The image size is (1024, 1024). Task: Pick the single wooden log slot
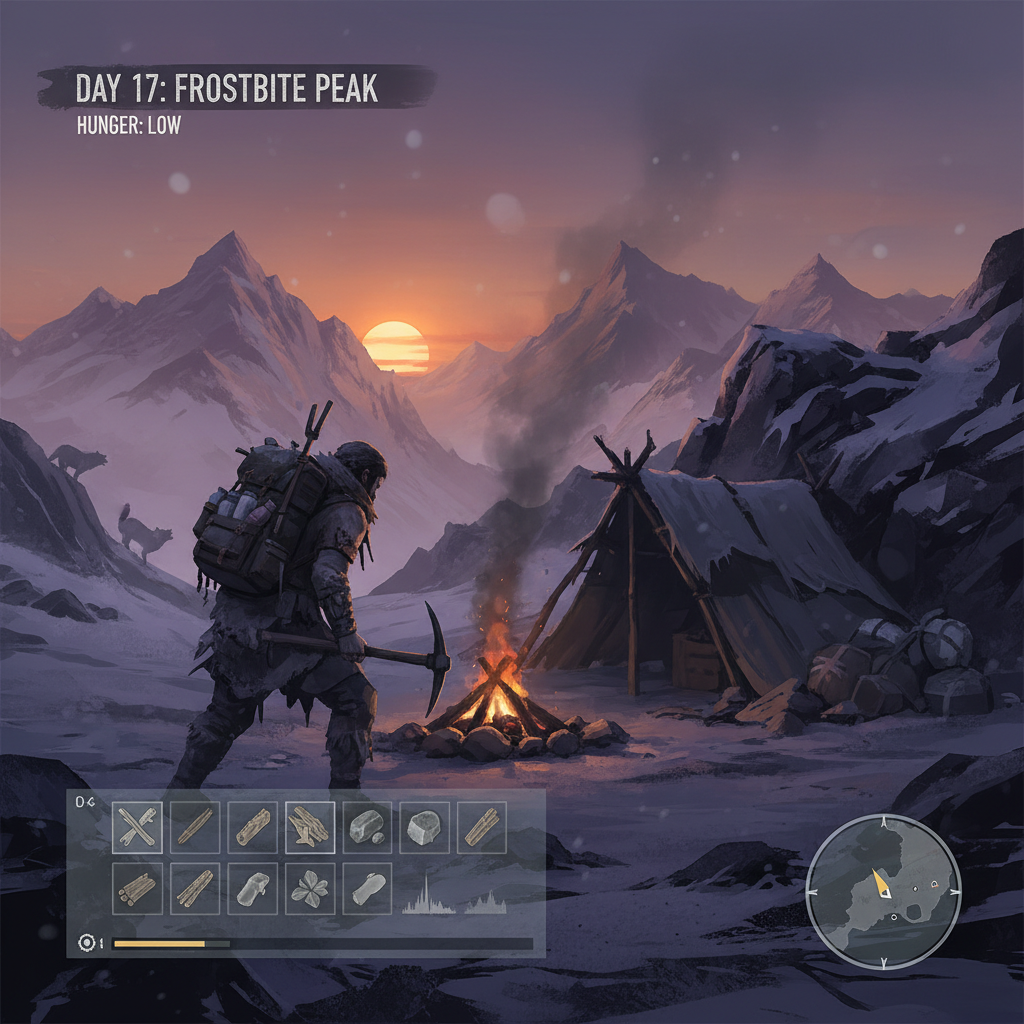coord(253,827)
